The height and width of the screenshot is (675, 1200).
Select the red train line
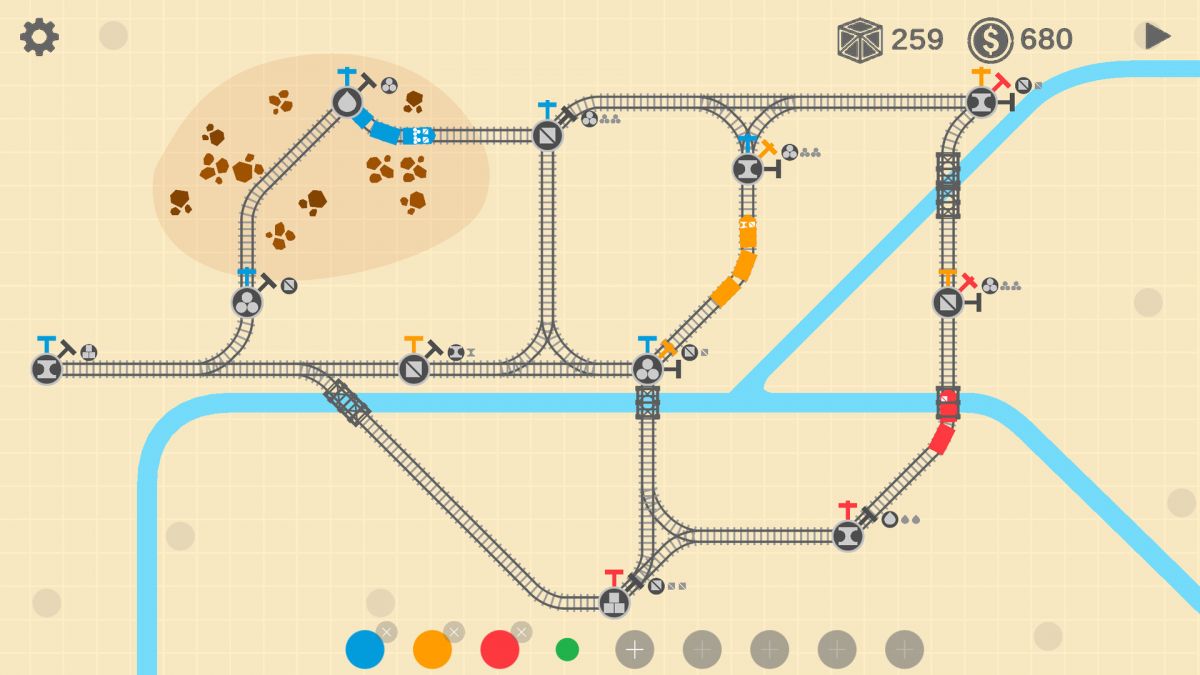tap(500, 649)
